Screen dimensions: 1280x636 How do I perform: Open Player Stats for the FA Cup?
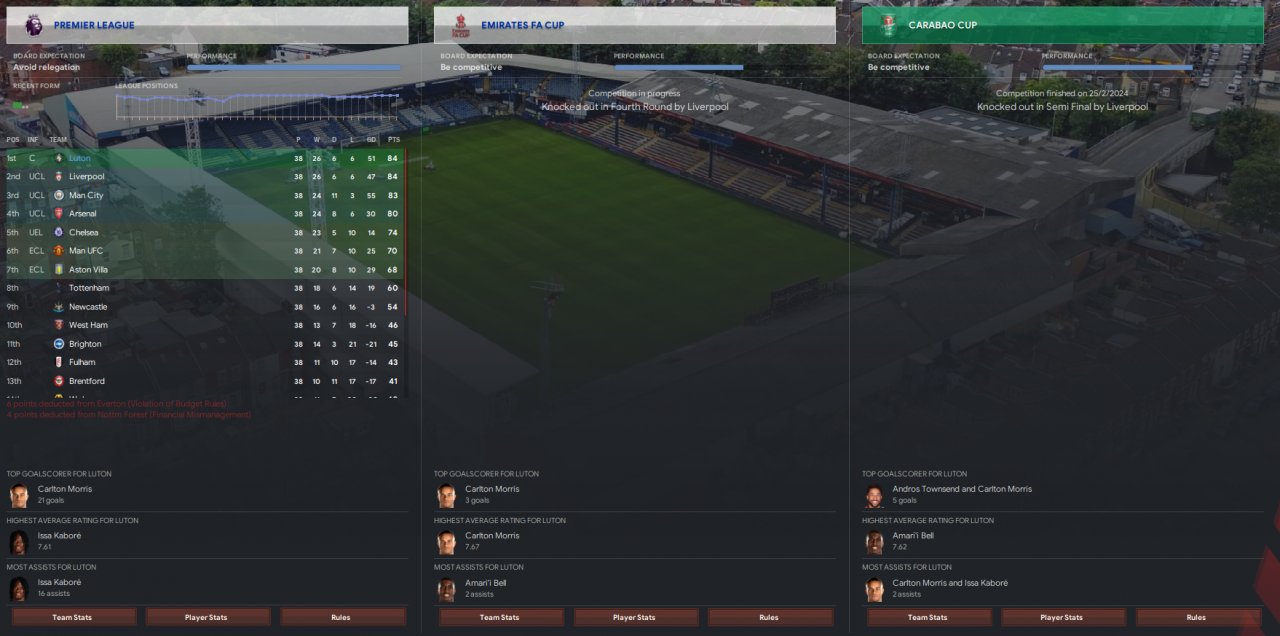pyautogui.click(x=634, y=617)
